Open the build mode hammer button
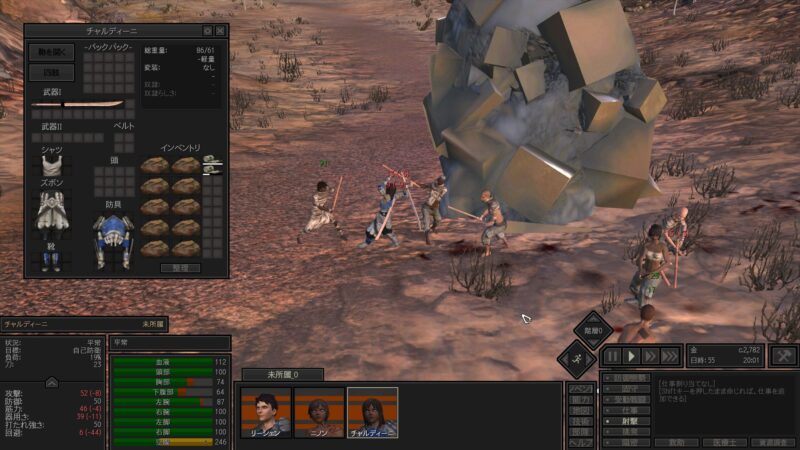800x450 pixels. [786, 356]
